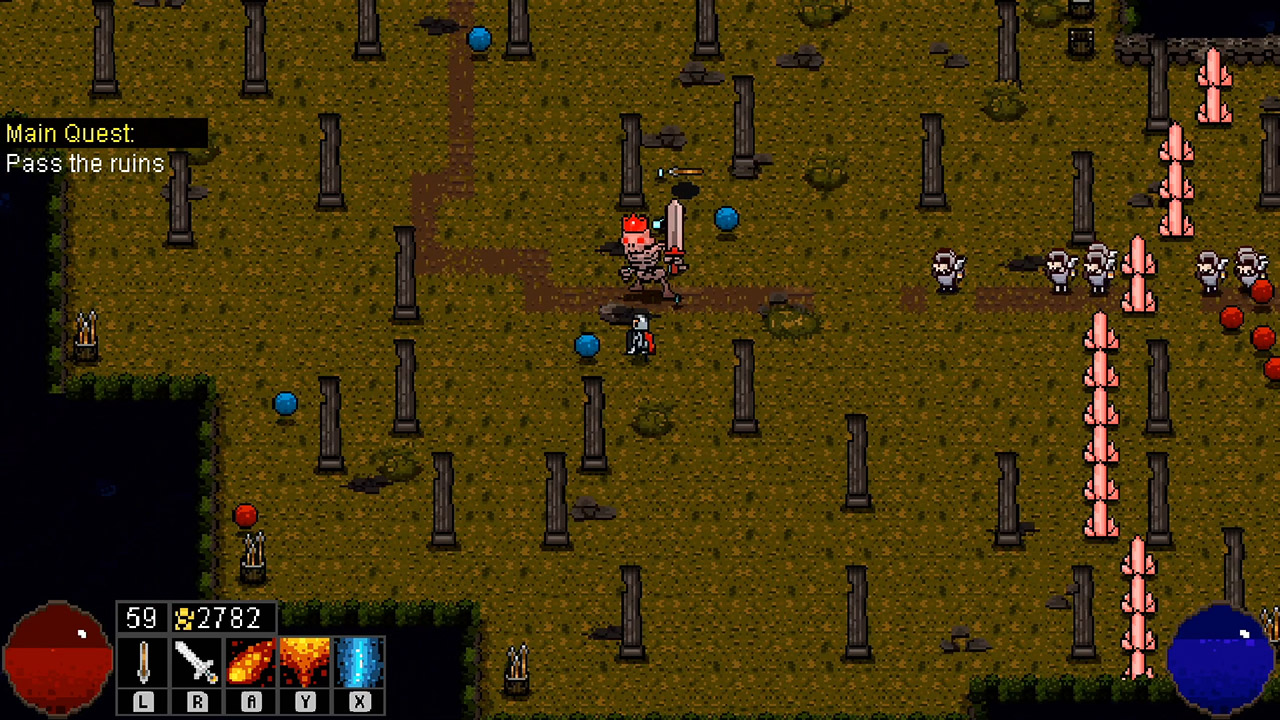Click the yellow coin icon beside 2782
This screenshot has height=720, width=1280.
click(x=183, y=617)
